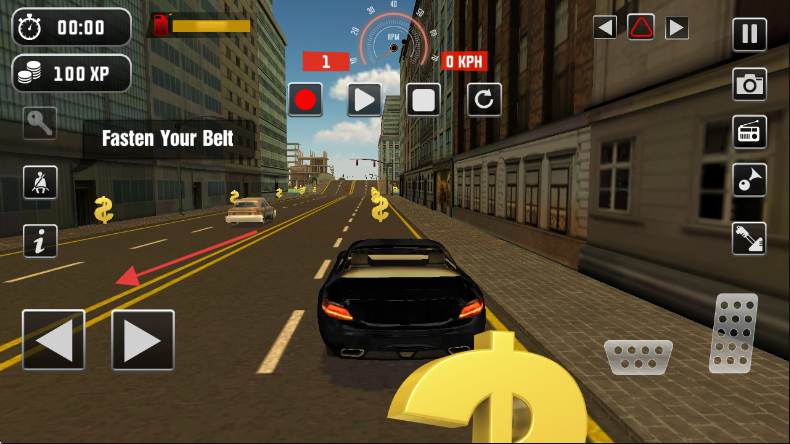Turn on the car radio
Image resolution: width=790 pixels, height=444 pixels.
pyautogui.click(x=749, y=132)
